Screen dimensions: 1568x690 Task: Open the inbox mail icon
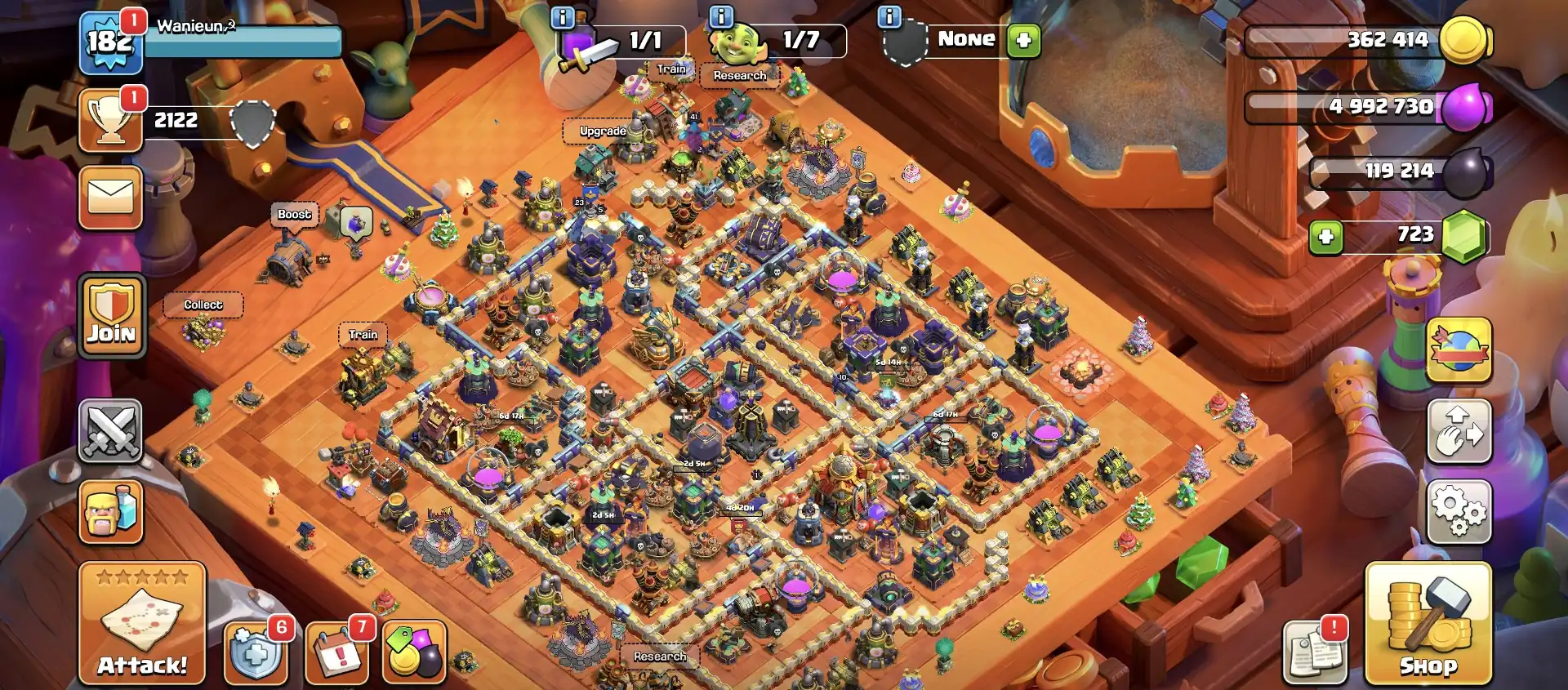(110, 198)
